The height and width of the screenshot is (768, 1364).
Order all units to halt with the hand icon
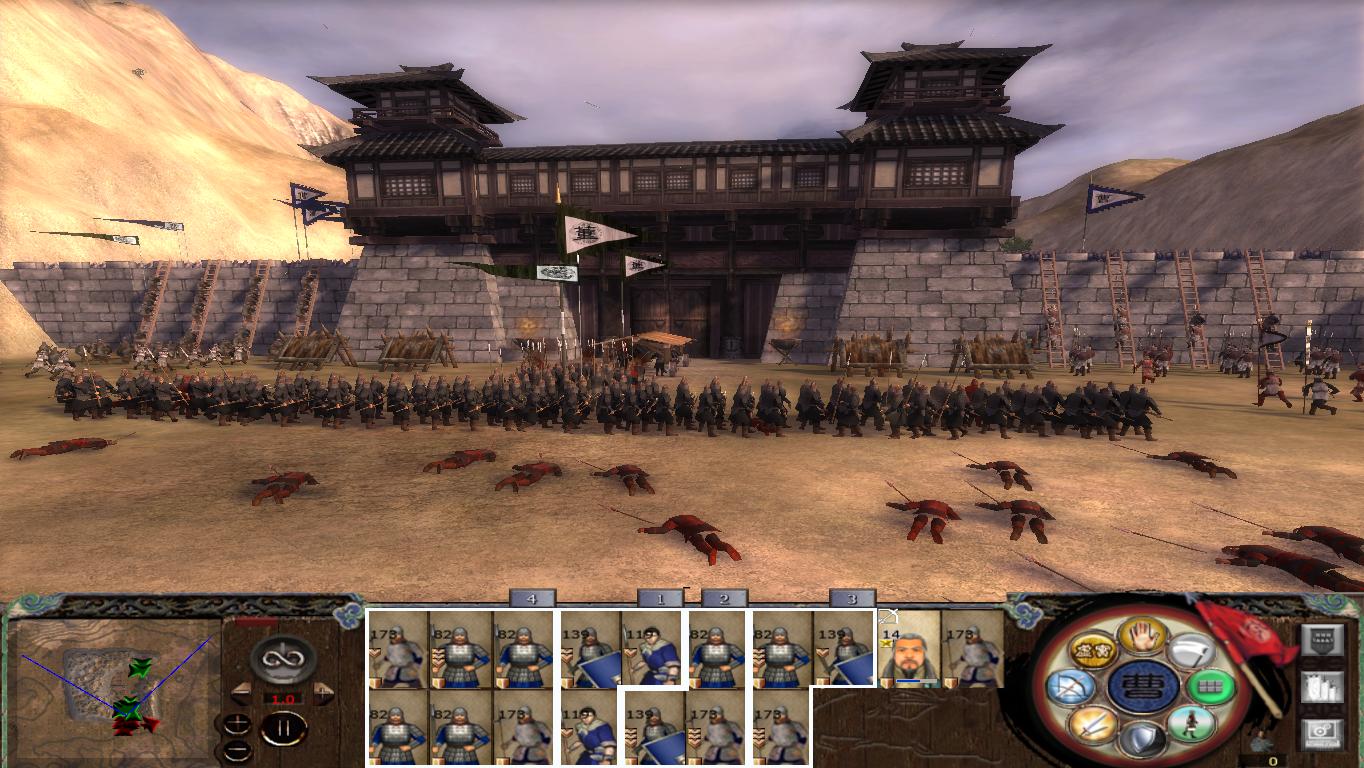point(1142,638)
